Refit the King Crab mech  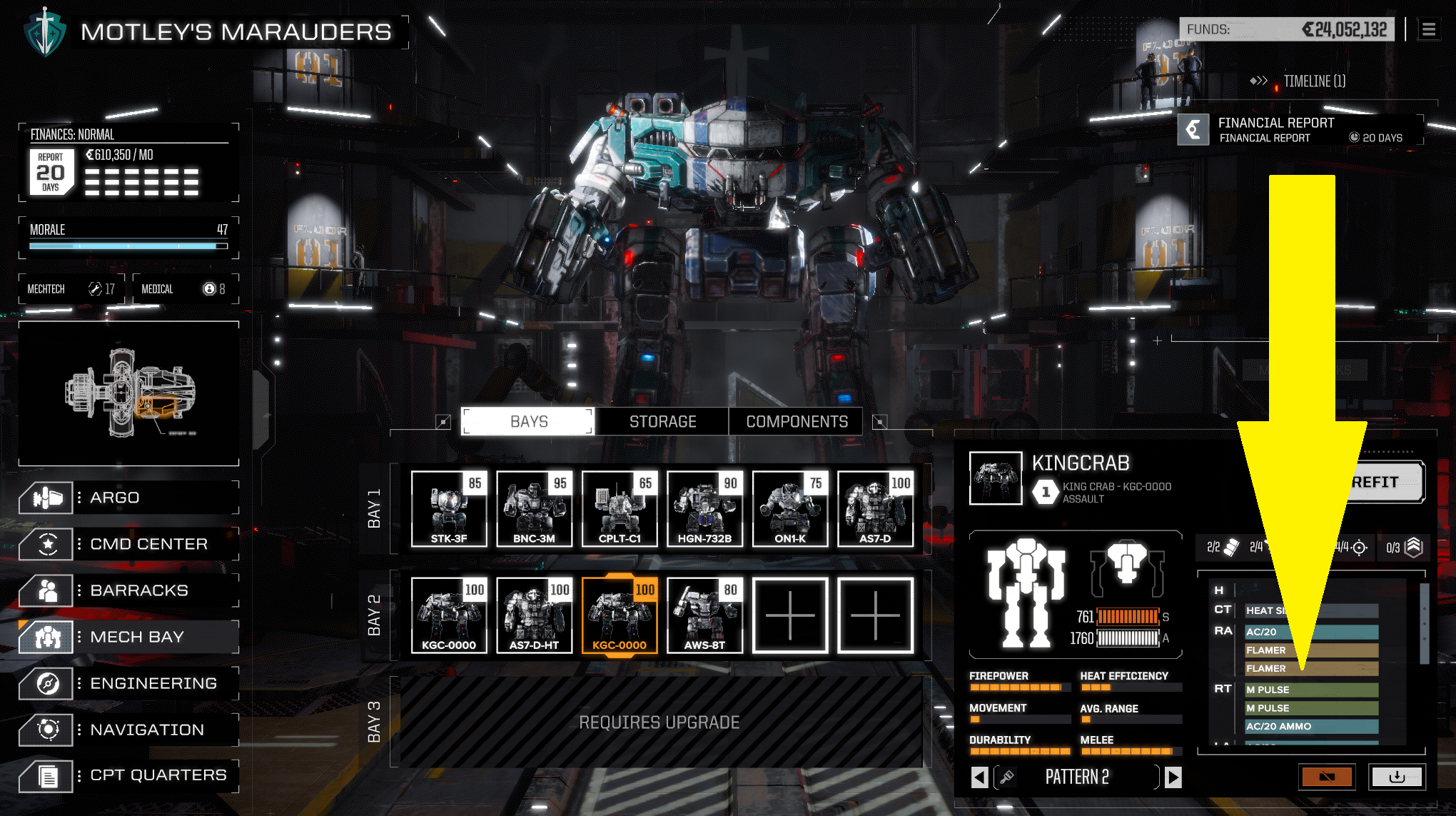point(1382,483)
